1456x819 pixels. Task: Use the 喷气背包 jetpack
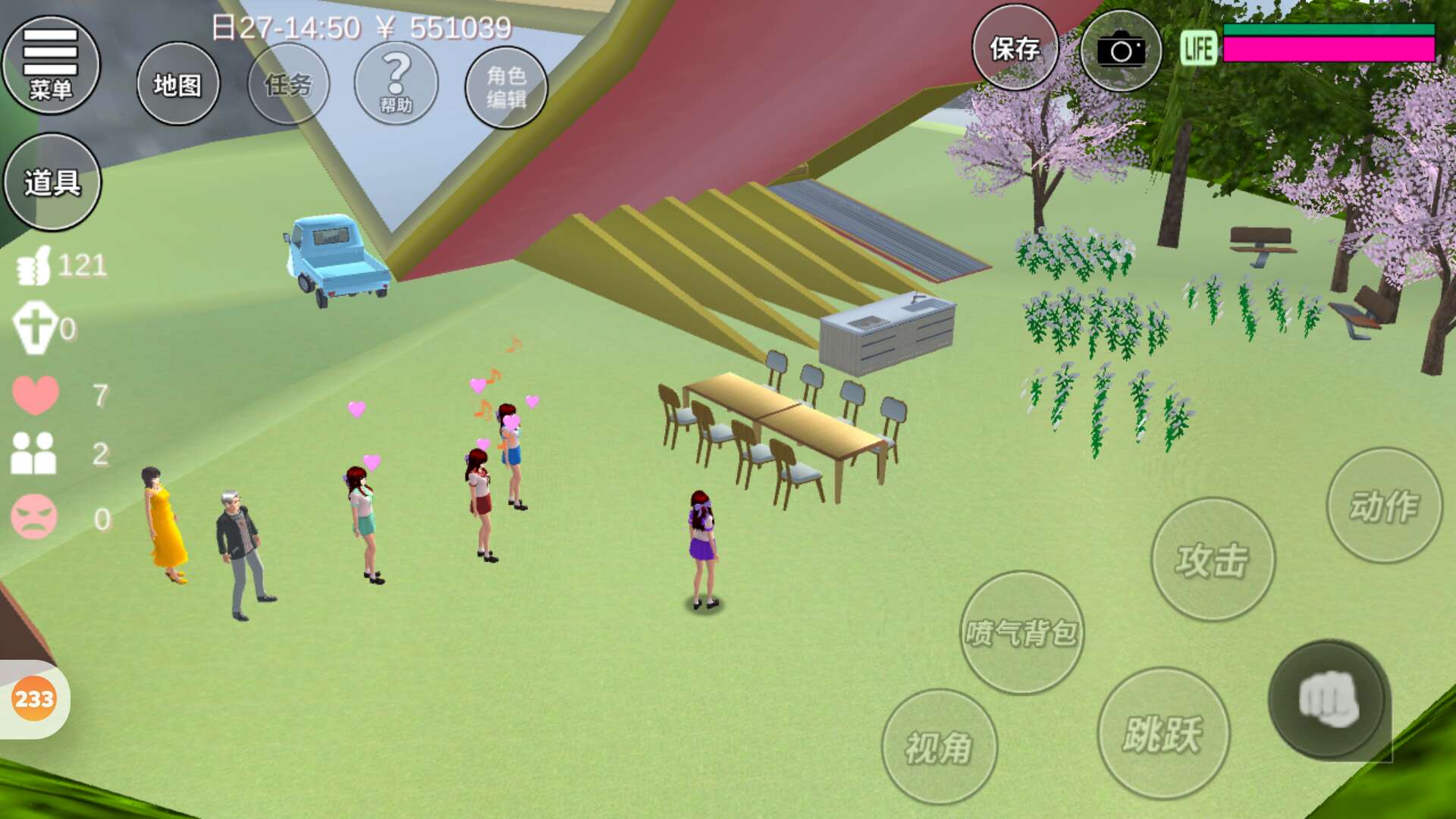[x=1021, y=632]
